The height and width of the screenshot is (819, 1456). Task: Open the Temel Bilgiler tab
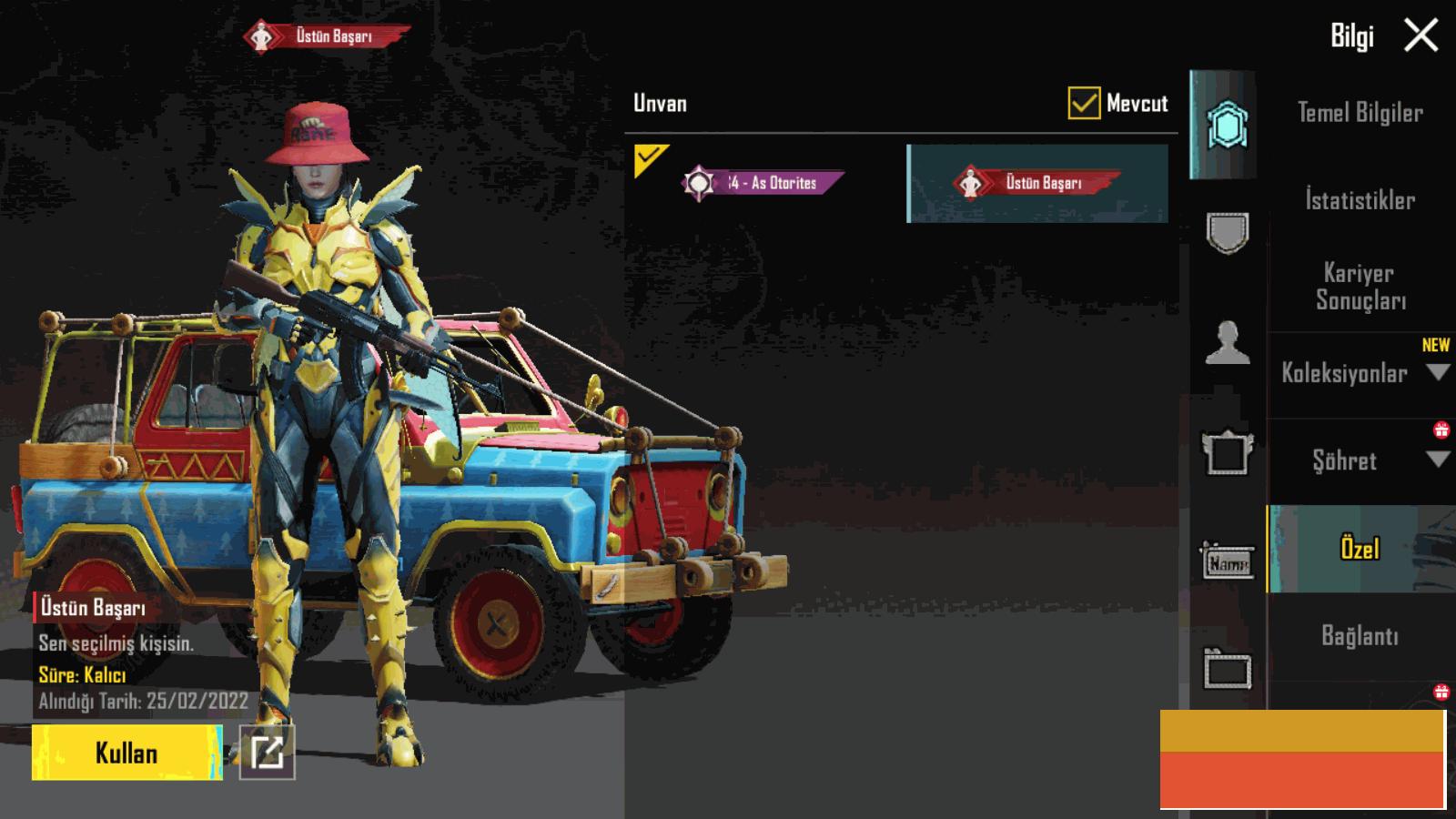[x=1360, y=113]
